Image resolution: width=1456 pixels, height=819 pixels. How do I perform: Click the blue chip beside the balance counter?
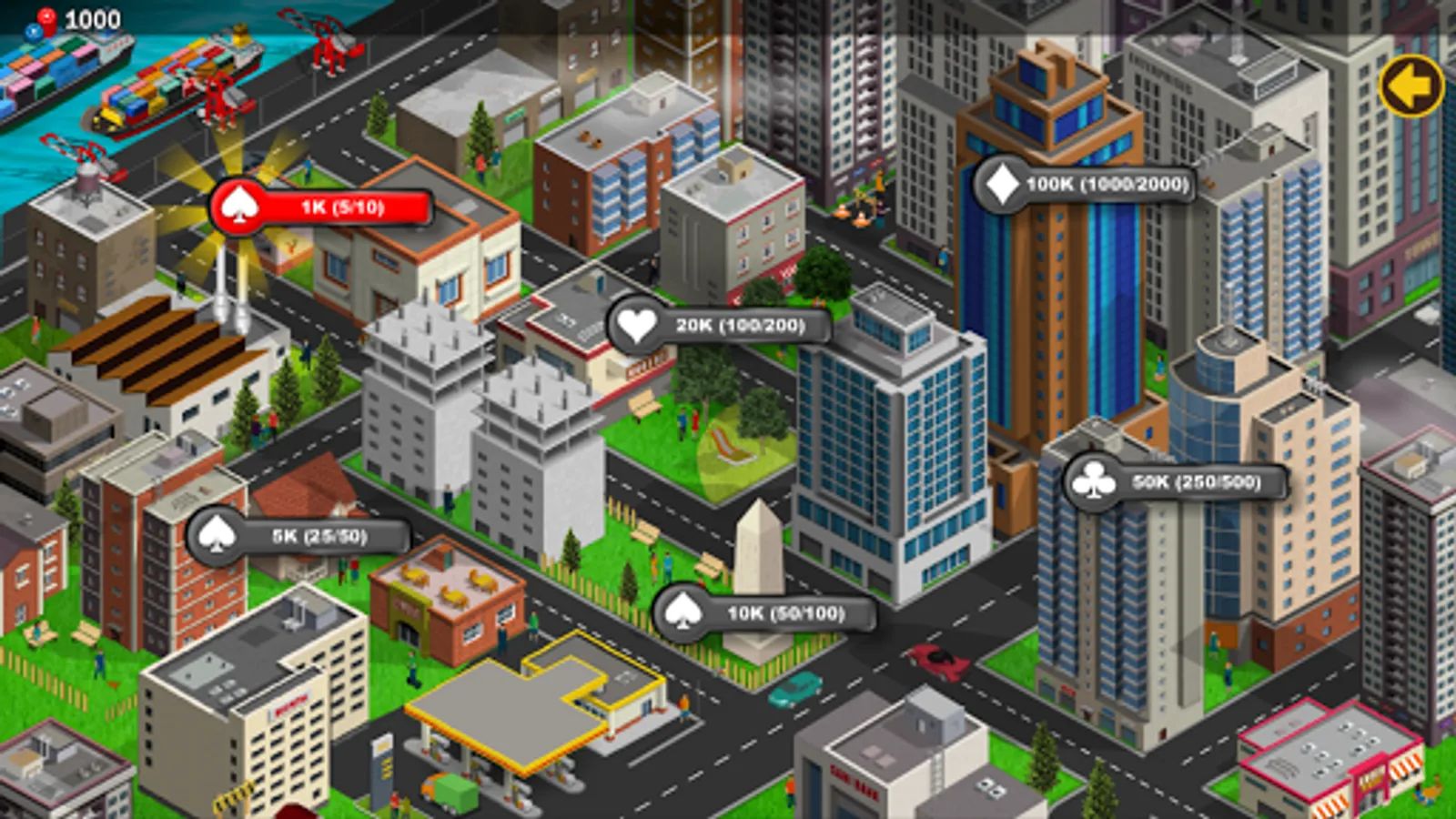[x=33, y=32]
